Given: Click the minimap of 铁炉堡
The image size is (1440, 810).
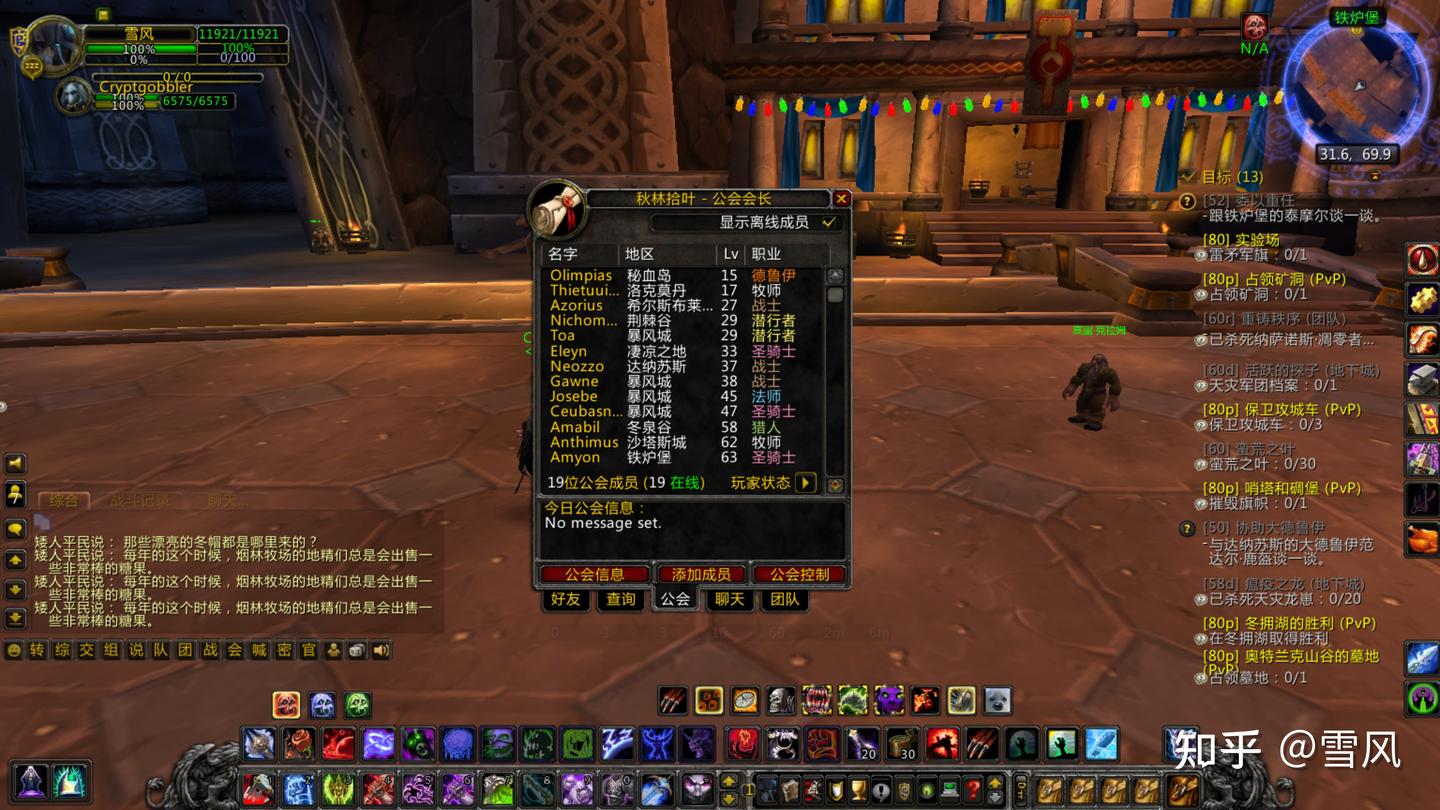Looking at the screenshot, I should point(1356,87).
